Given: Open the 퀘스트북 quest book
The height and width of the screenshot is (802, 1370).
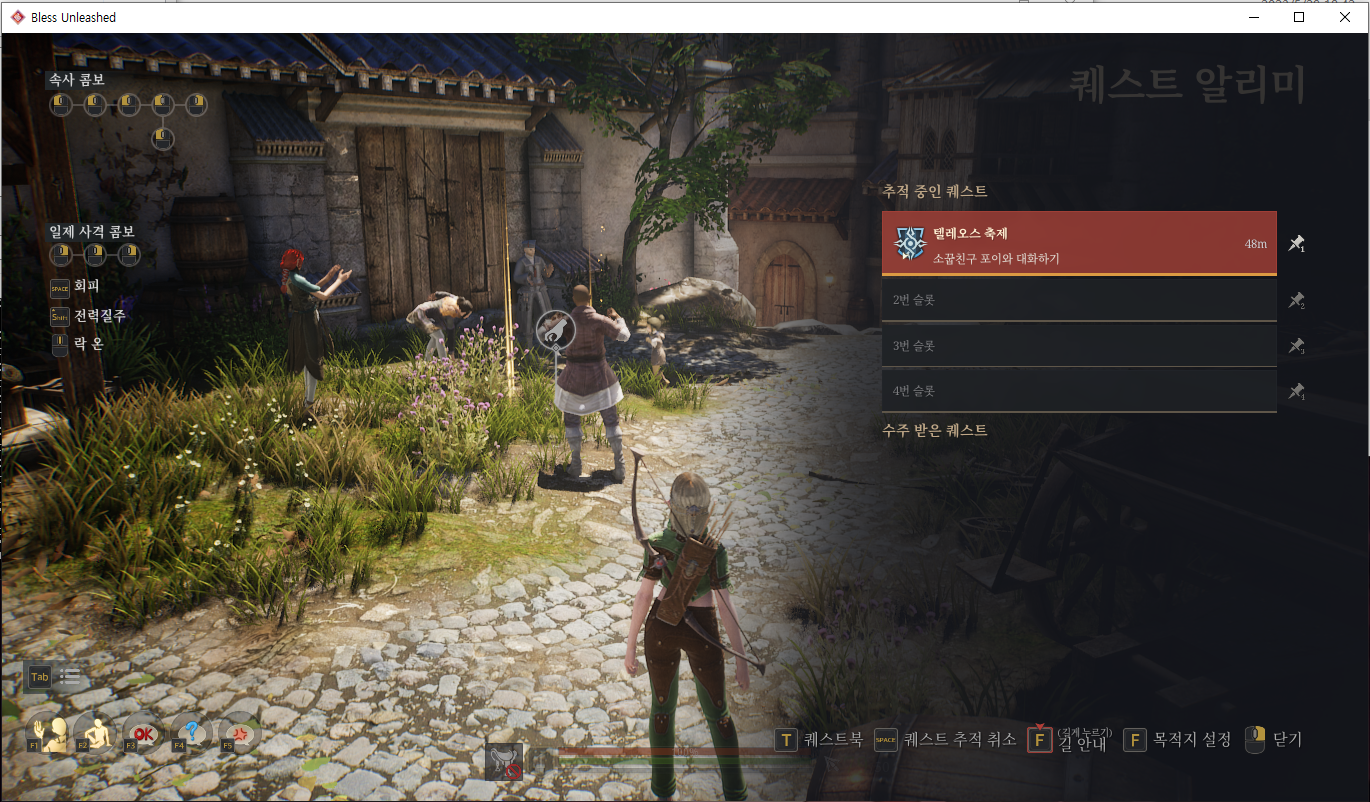Looking at the screenshot, I should [820, 740].
